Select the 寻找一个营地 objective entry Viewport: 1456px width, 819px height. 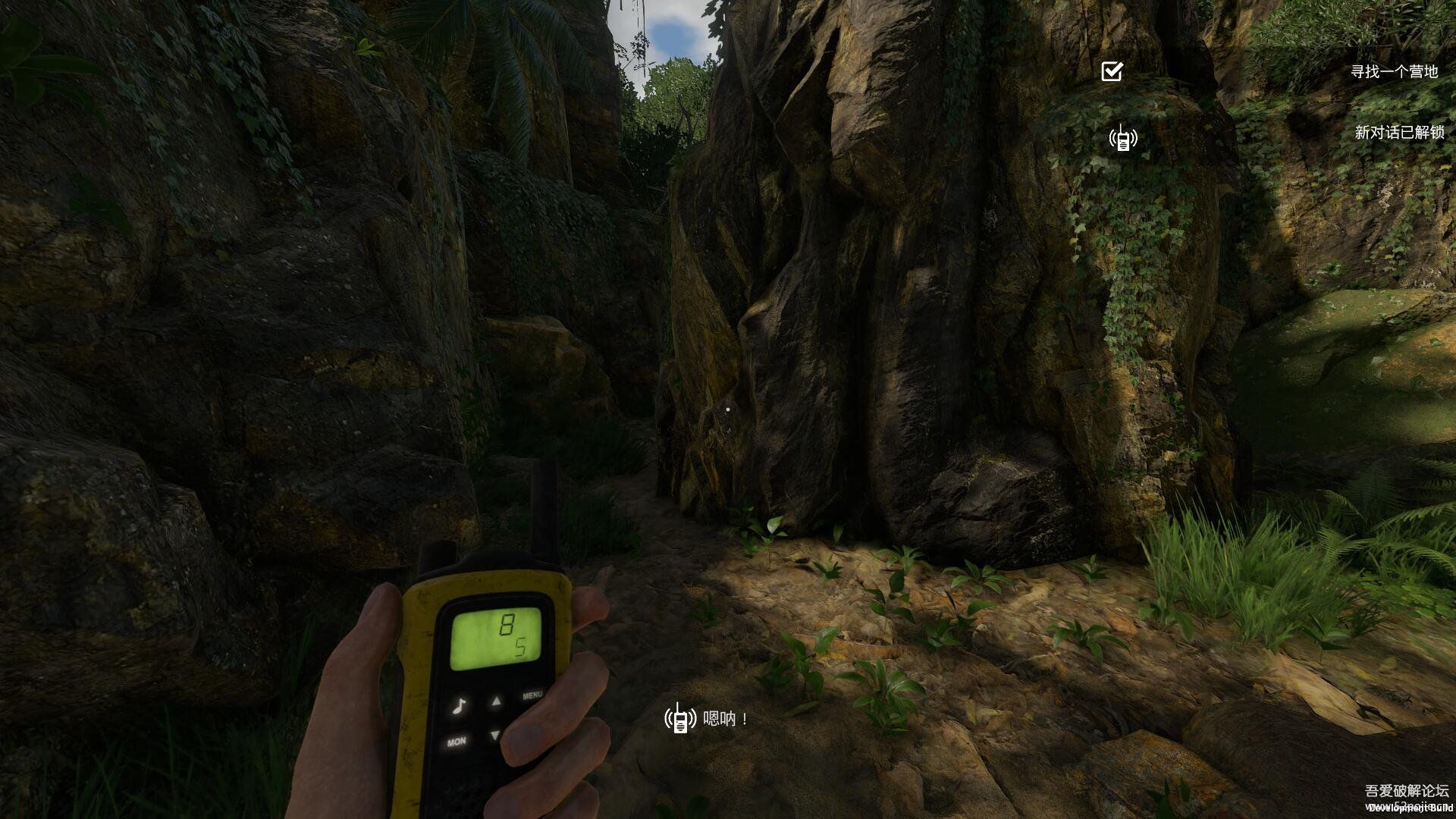coord(1394,72)
